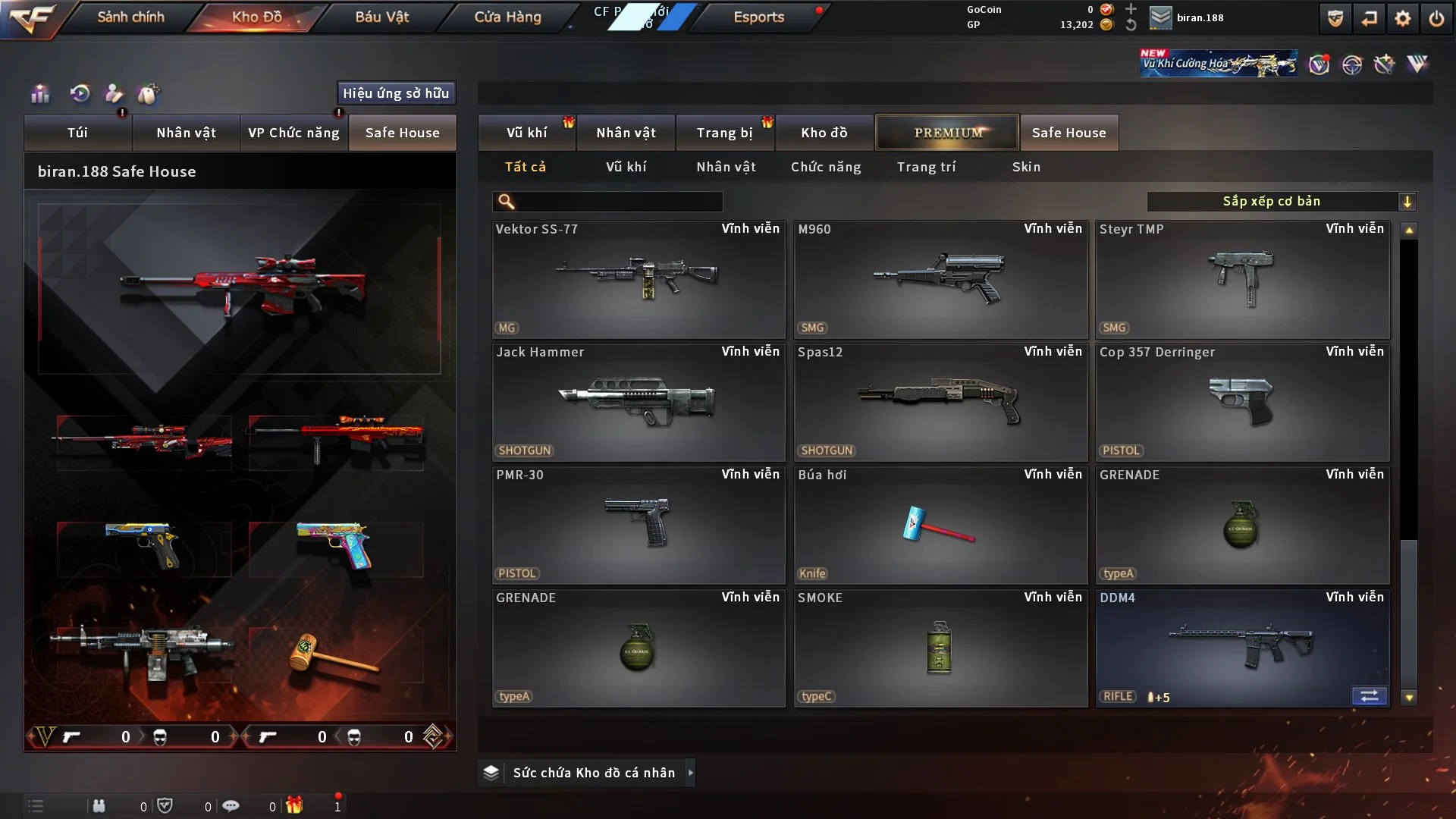Click the Hiệu ứng sở hữu button
Screen dimensions: 1456x819
[x=396, y=93]
